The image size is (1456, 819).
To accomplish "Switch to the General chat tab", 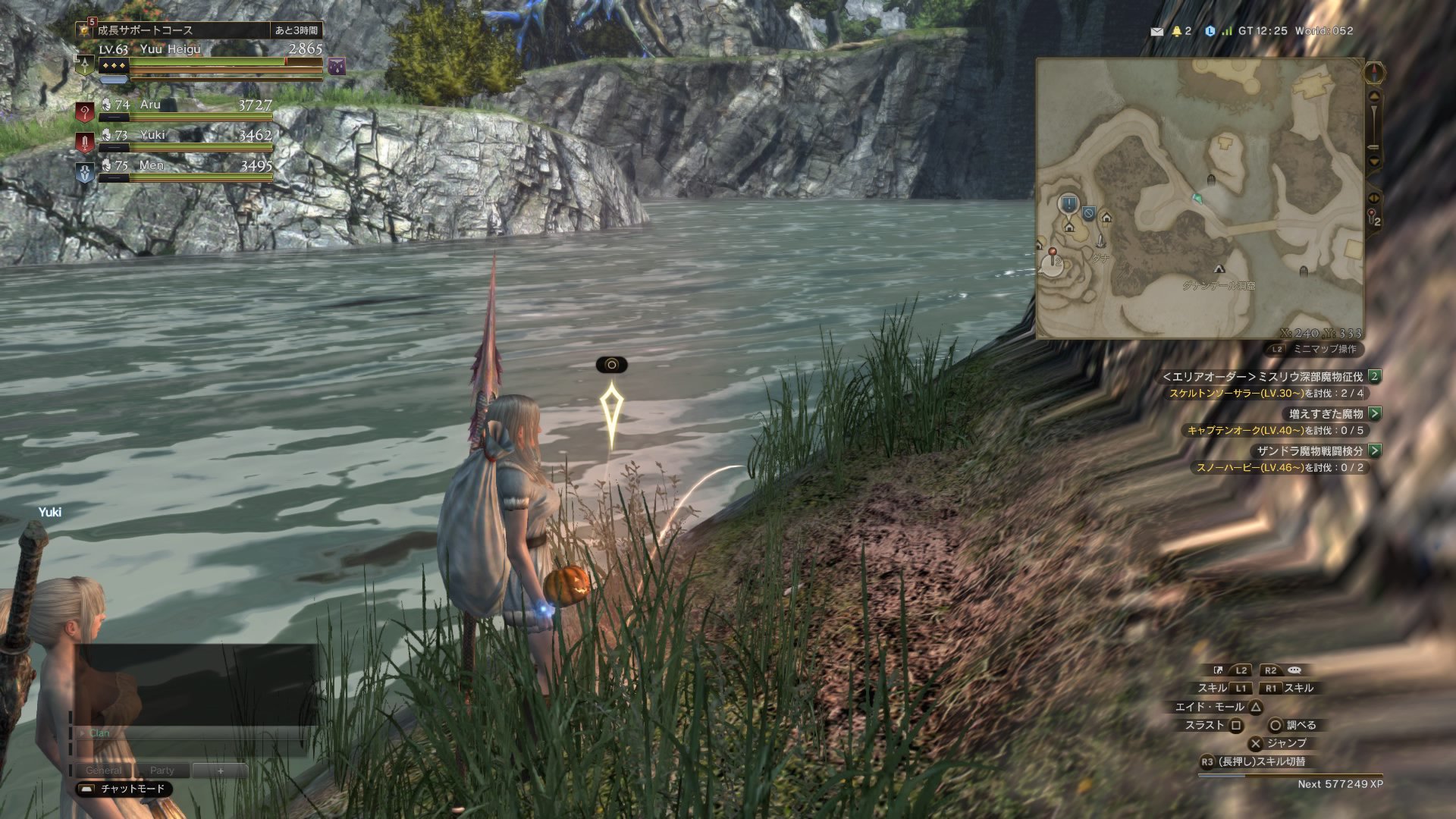I will [104, 770].
